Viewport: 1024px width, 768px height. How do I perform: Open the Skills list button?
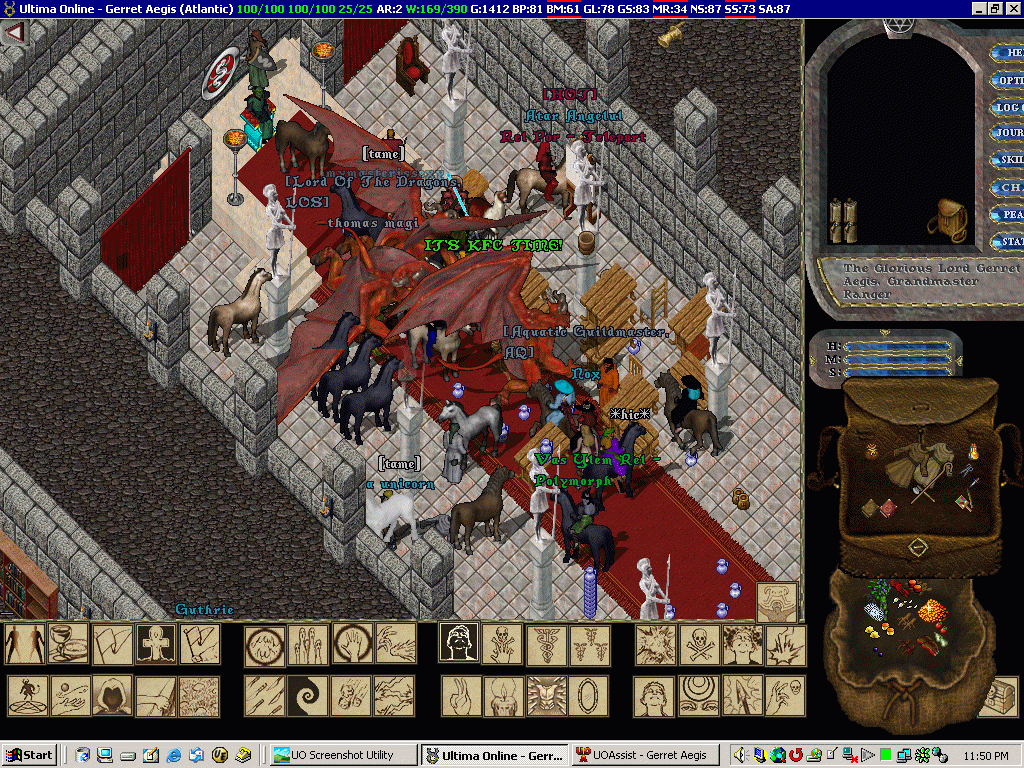click(x=1006, y=160)
